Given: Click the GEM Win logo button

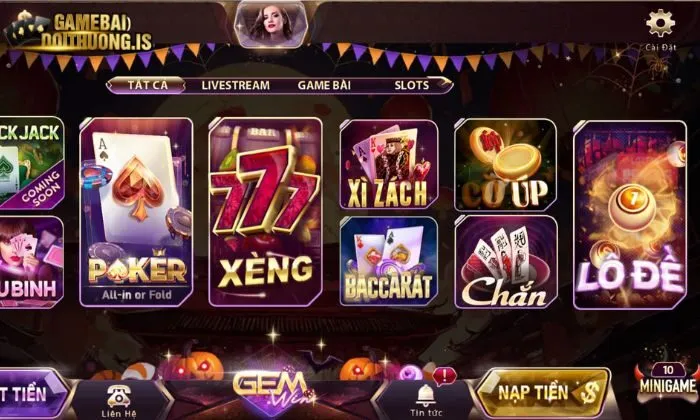Looking at the screenshot, I should 270,390.
